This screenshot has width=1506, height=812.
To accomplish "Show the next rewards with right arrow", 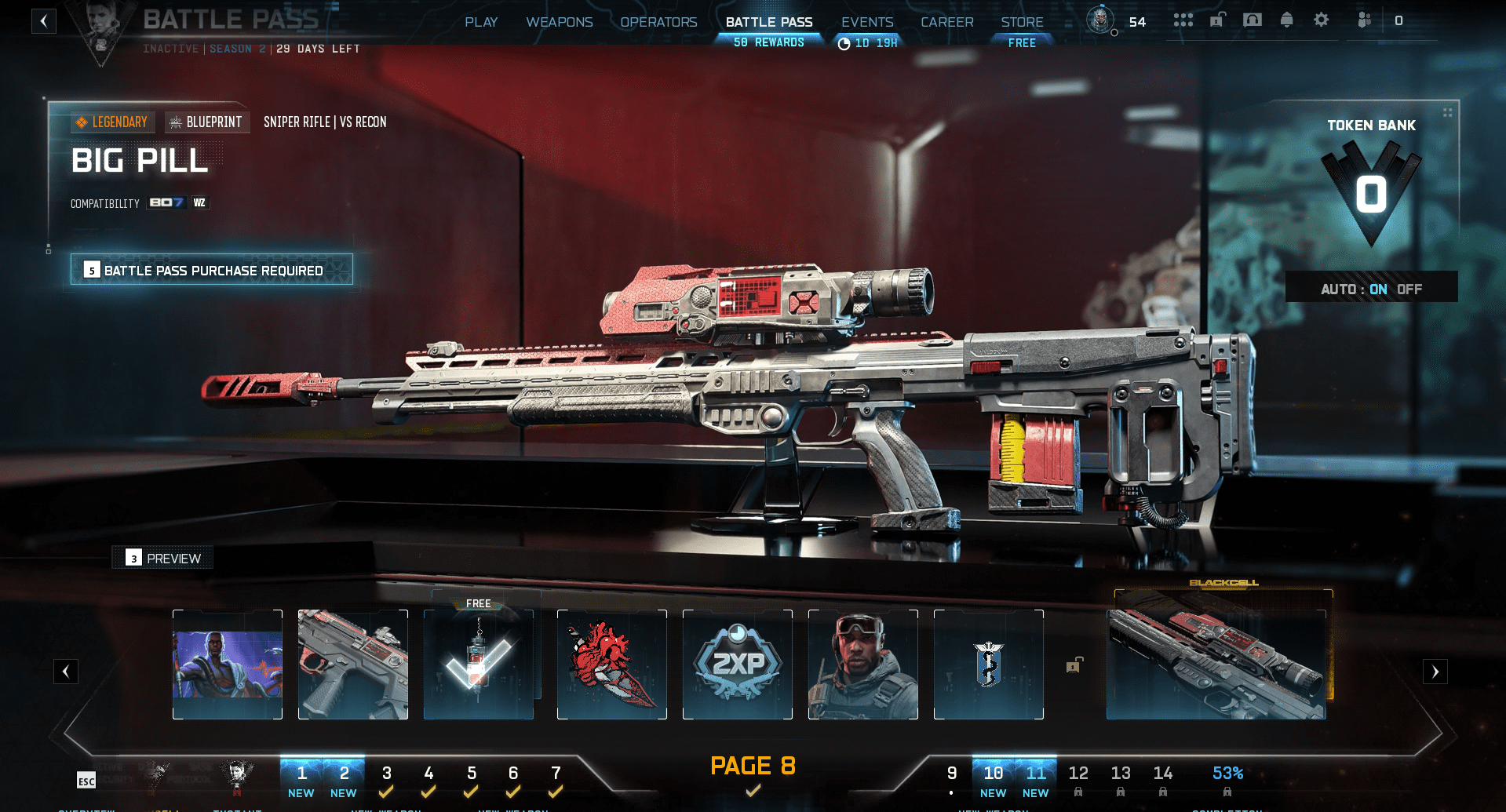I will [1435, 672].
